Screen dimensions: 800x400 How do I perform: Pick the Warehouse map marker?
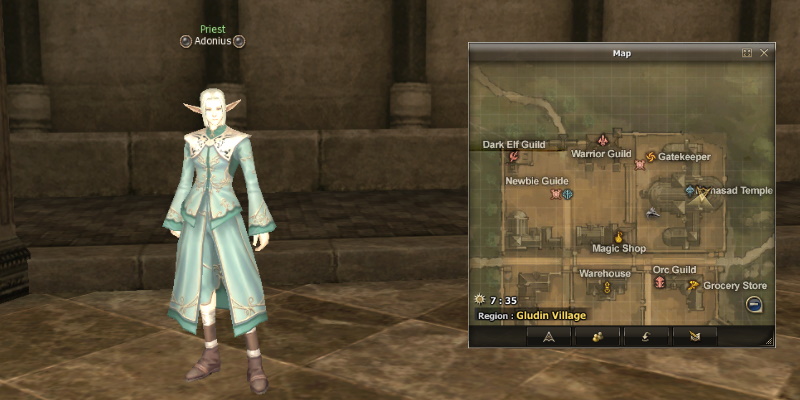click(606, 287)
